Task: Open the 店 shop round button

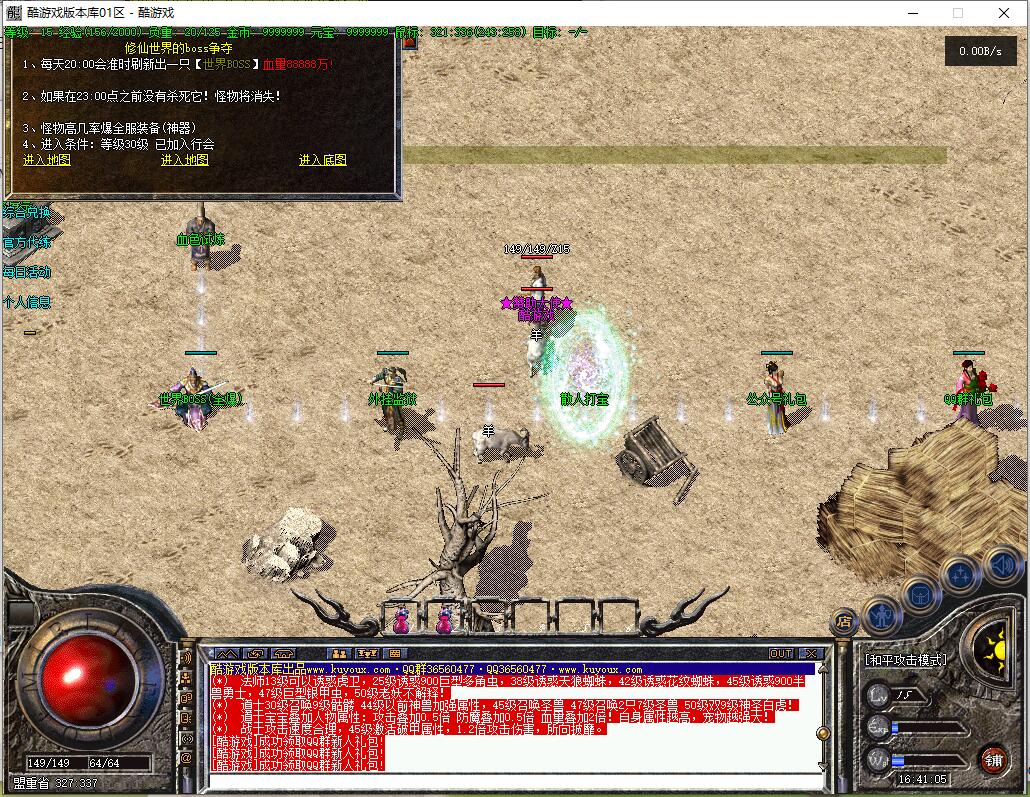Action: click(x=845, y=622)
